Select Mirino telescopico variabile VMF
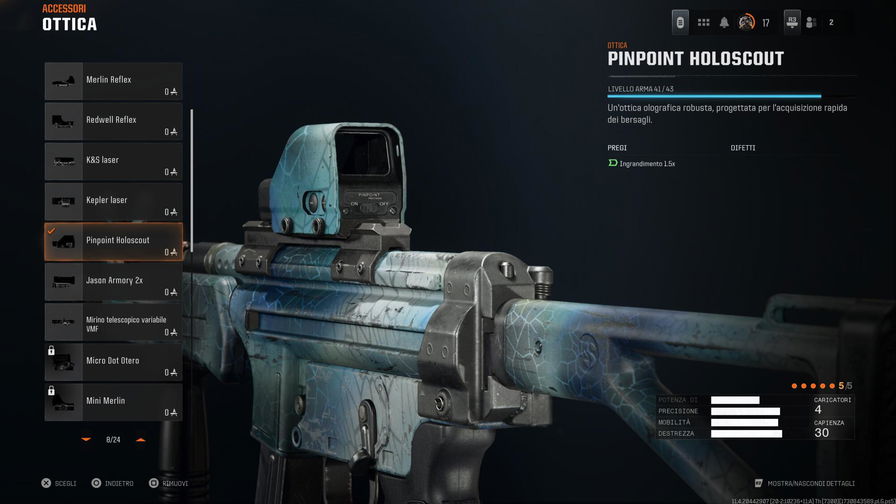This screenshot has width=896, height=504. [x=113, y=321]
